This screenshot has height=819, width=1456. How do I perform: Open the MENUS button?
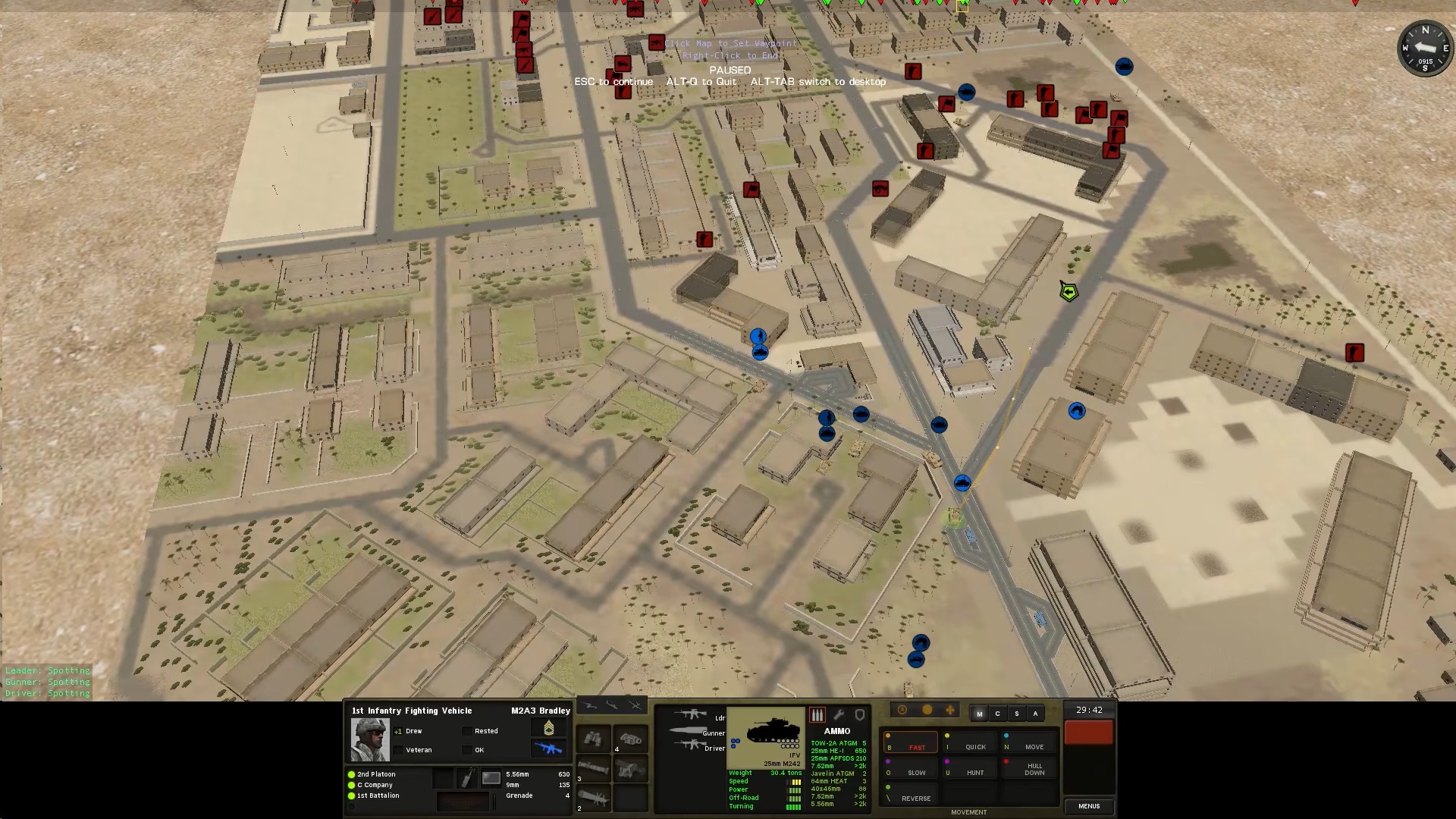tap(1089, 806)
